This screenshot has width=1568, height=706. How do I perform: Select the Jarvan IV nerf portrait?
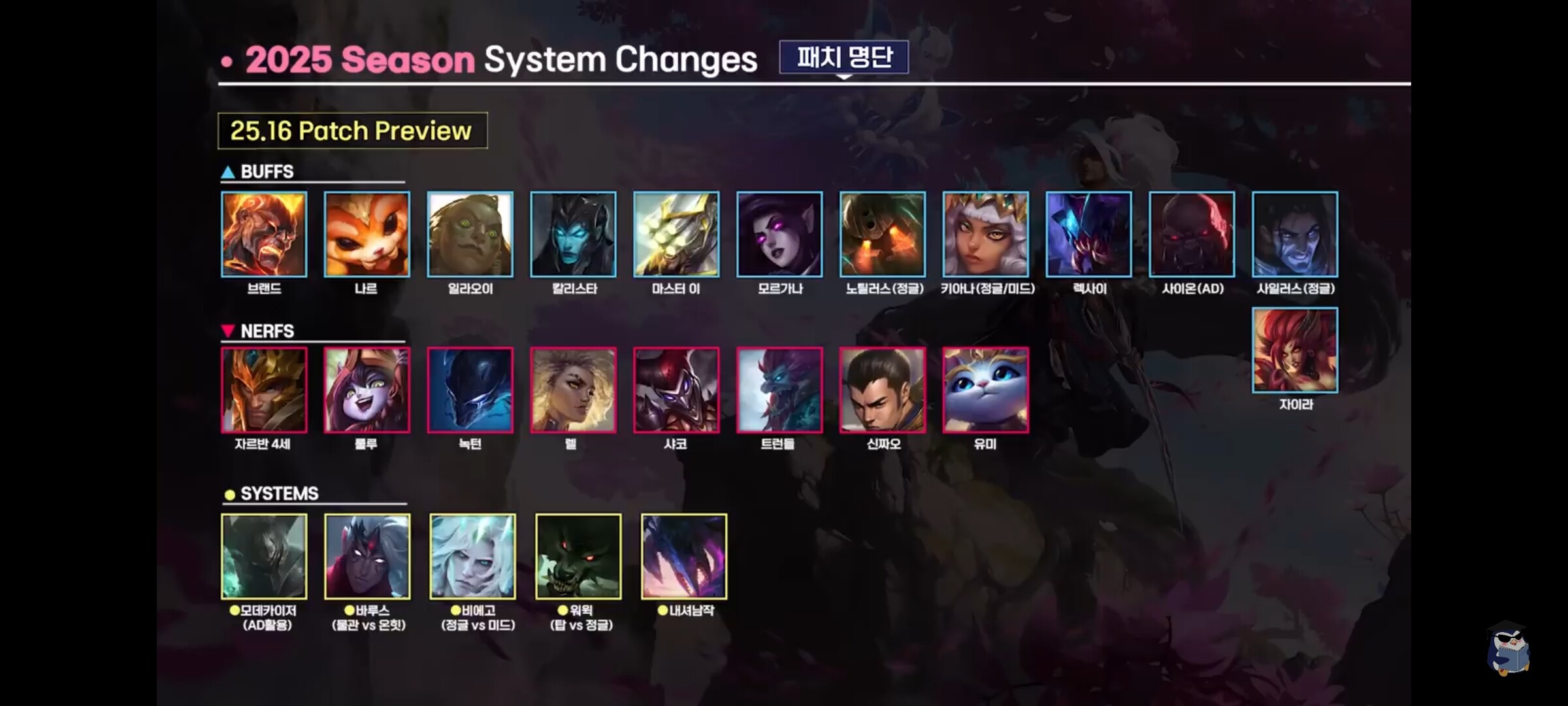tap(264, 390)
